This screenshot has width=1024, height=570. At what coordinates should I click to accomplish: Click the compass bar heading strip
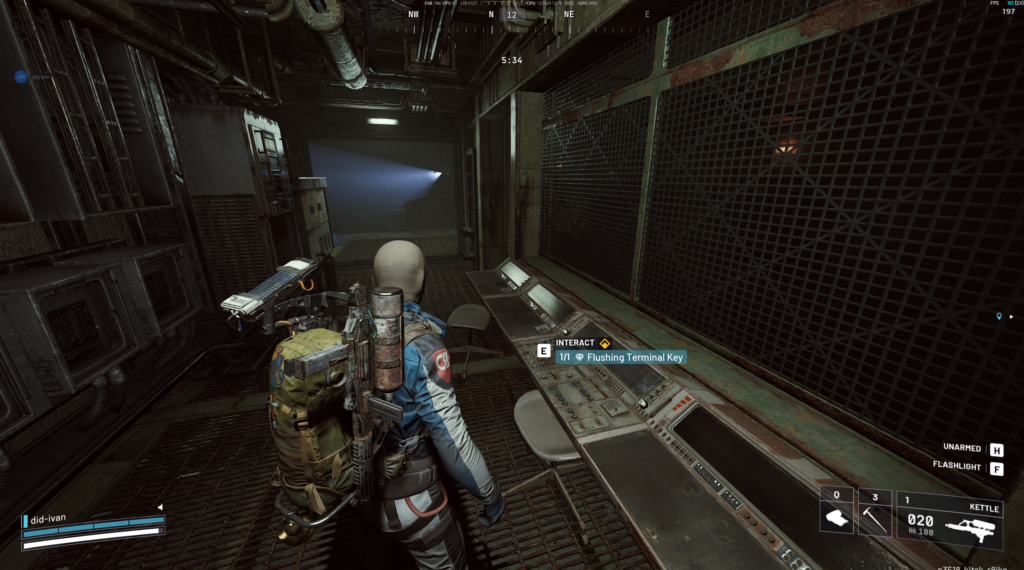point(512,14)
